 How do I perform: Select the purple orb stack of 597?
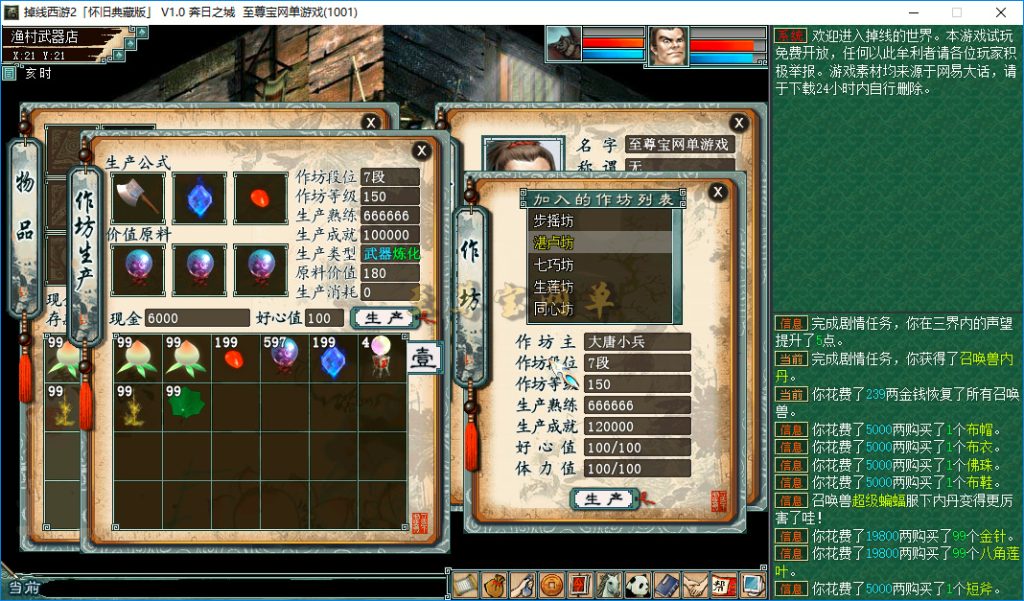(285, 358)
